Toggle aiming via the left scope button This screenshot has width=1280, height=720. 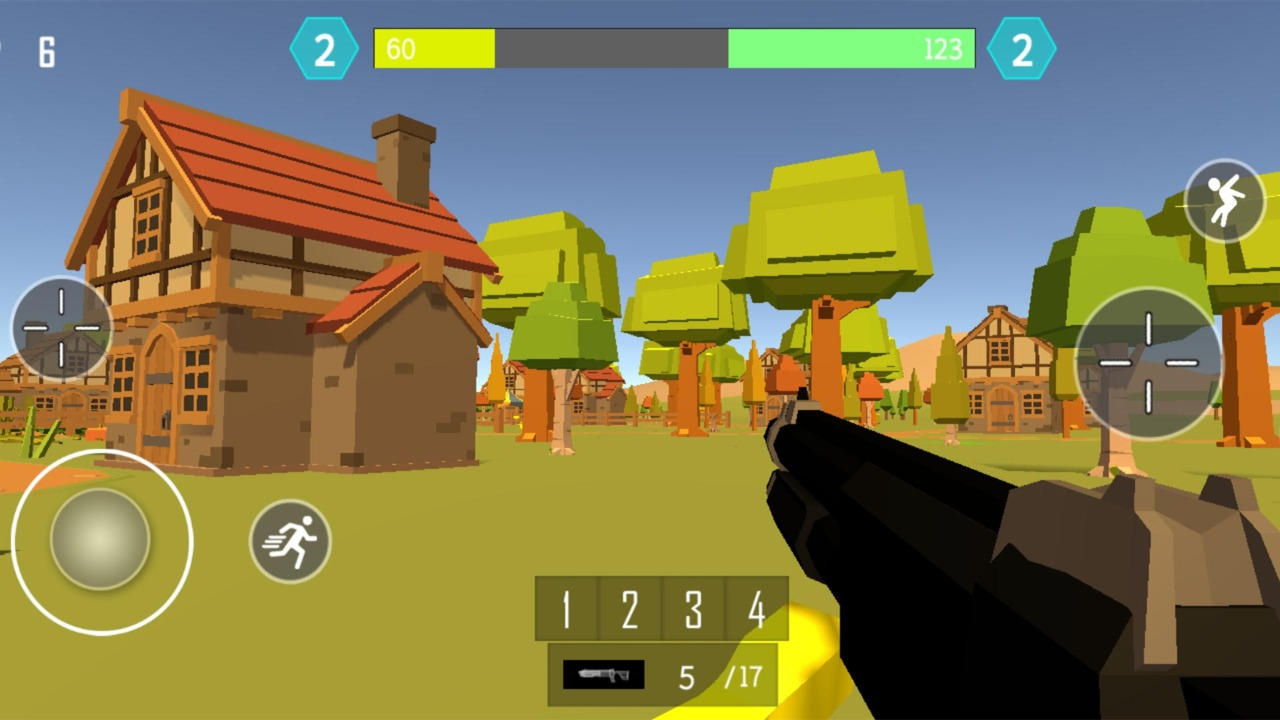(x=62, y=328)
